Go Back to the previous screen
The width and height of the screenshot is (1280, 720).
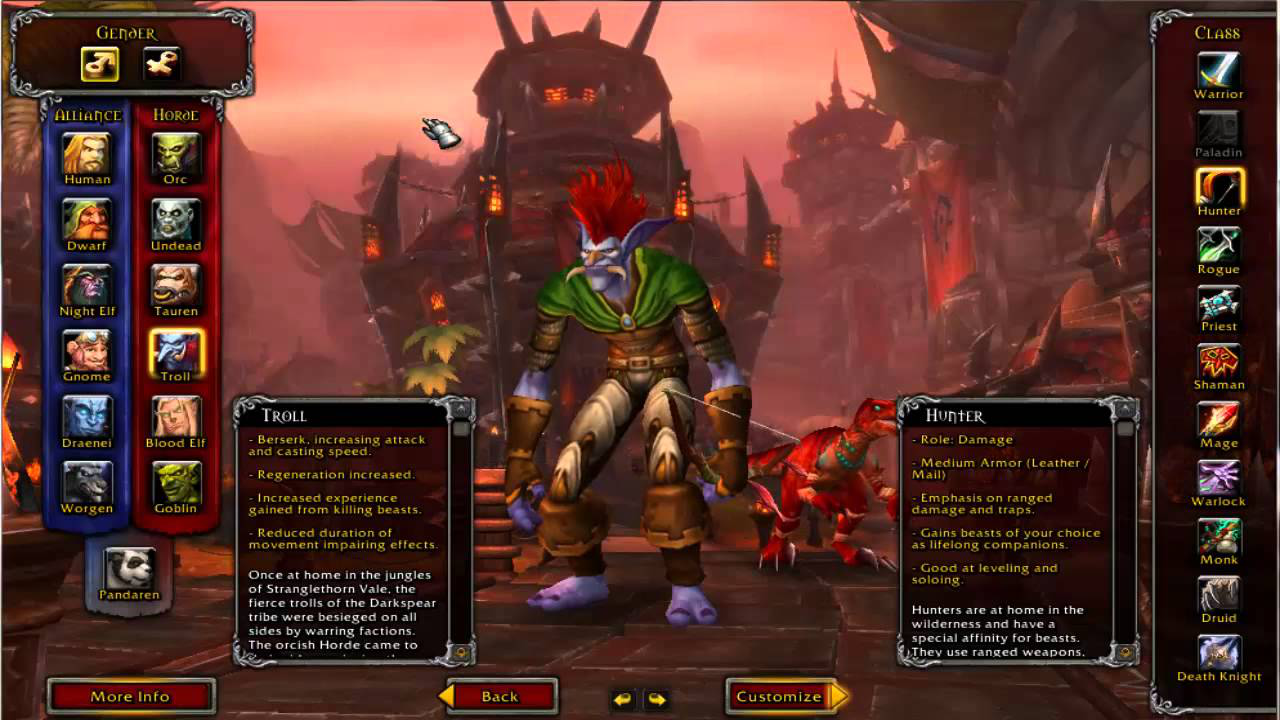click(499, 696)
